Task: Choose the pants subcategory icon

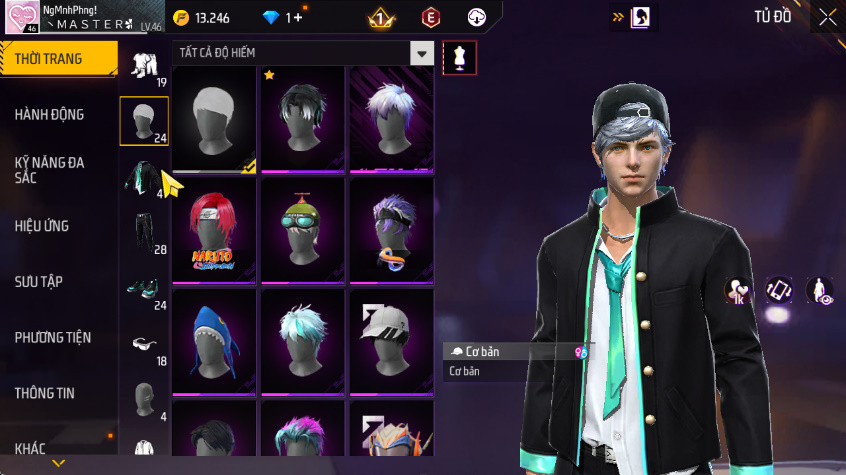Action: (143, 231)
